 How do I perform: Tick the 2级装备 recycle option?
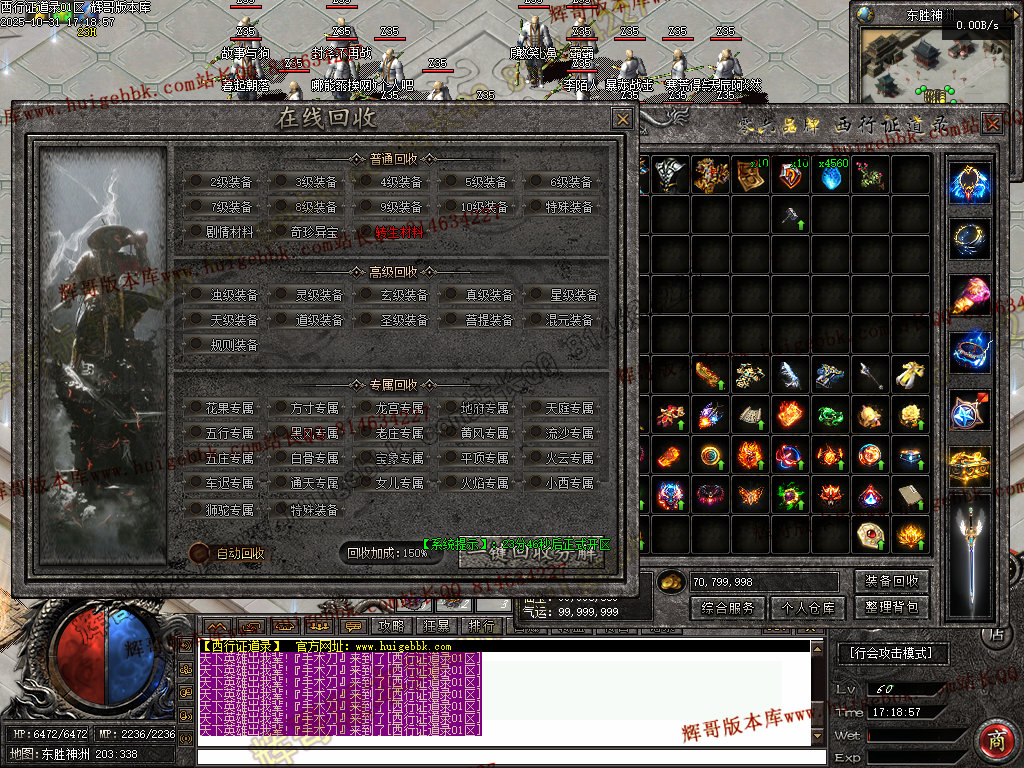pyautogui.click(x=196, y=182)
